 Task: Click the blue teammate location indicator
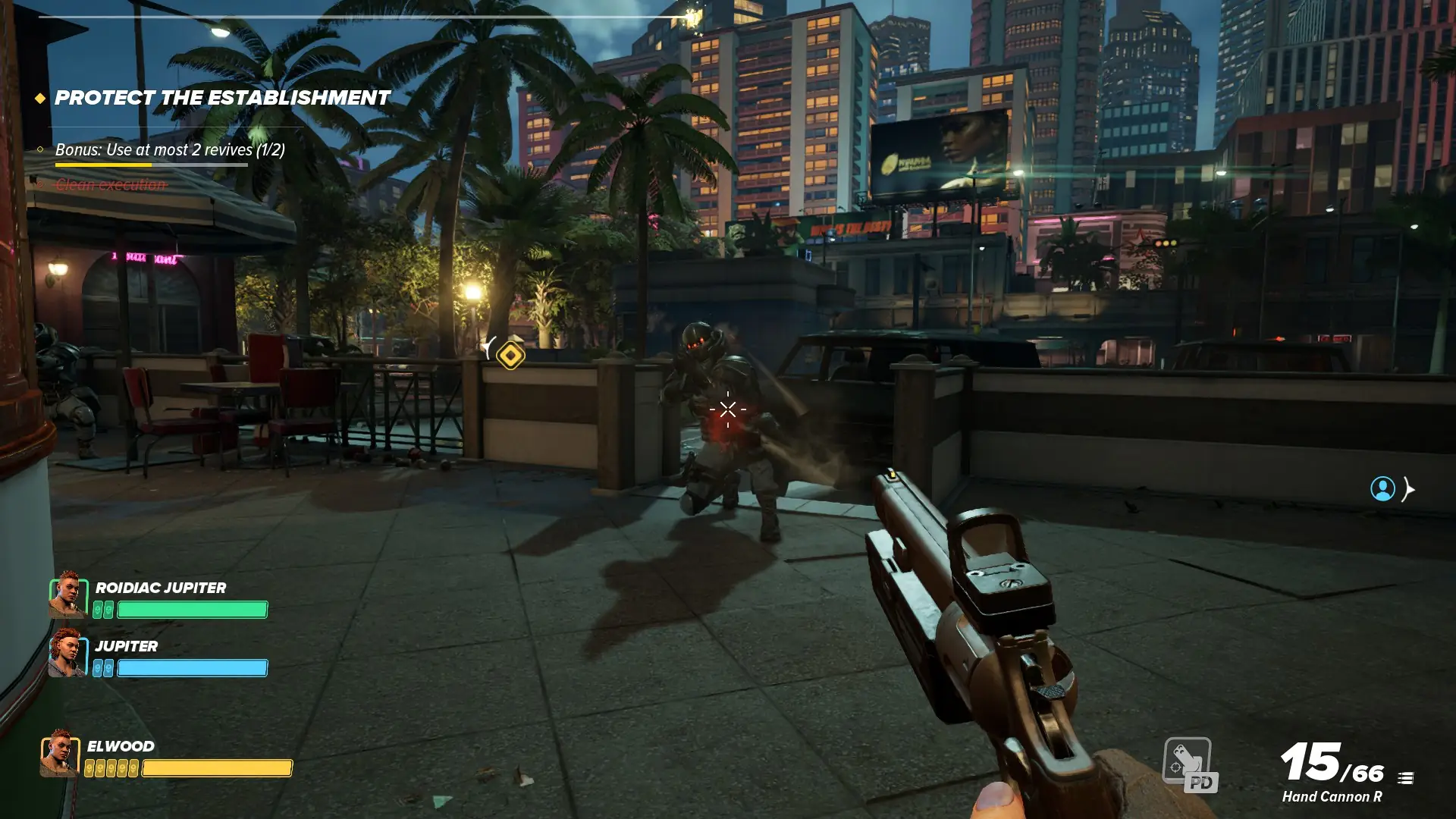[x=1382, y=489]
